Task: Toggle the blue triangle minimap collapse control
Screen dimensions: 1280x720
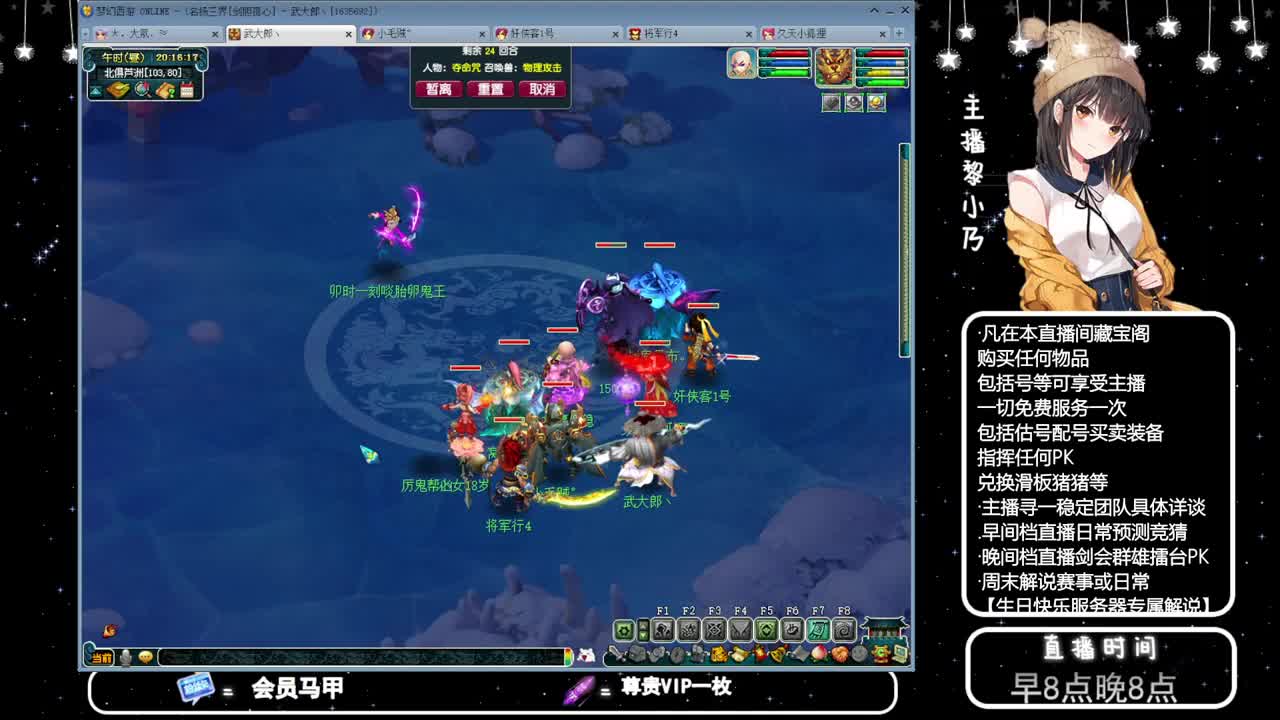Action: click(95, 89)
